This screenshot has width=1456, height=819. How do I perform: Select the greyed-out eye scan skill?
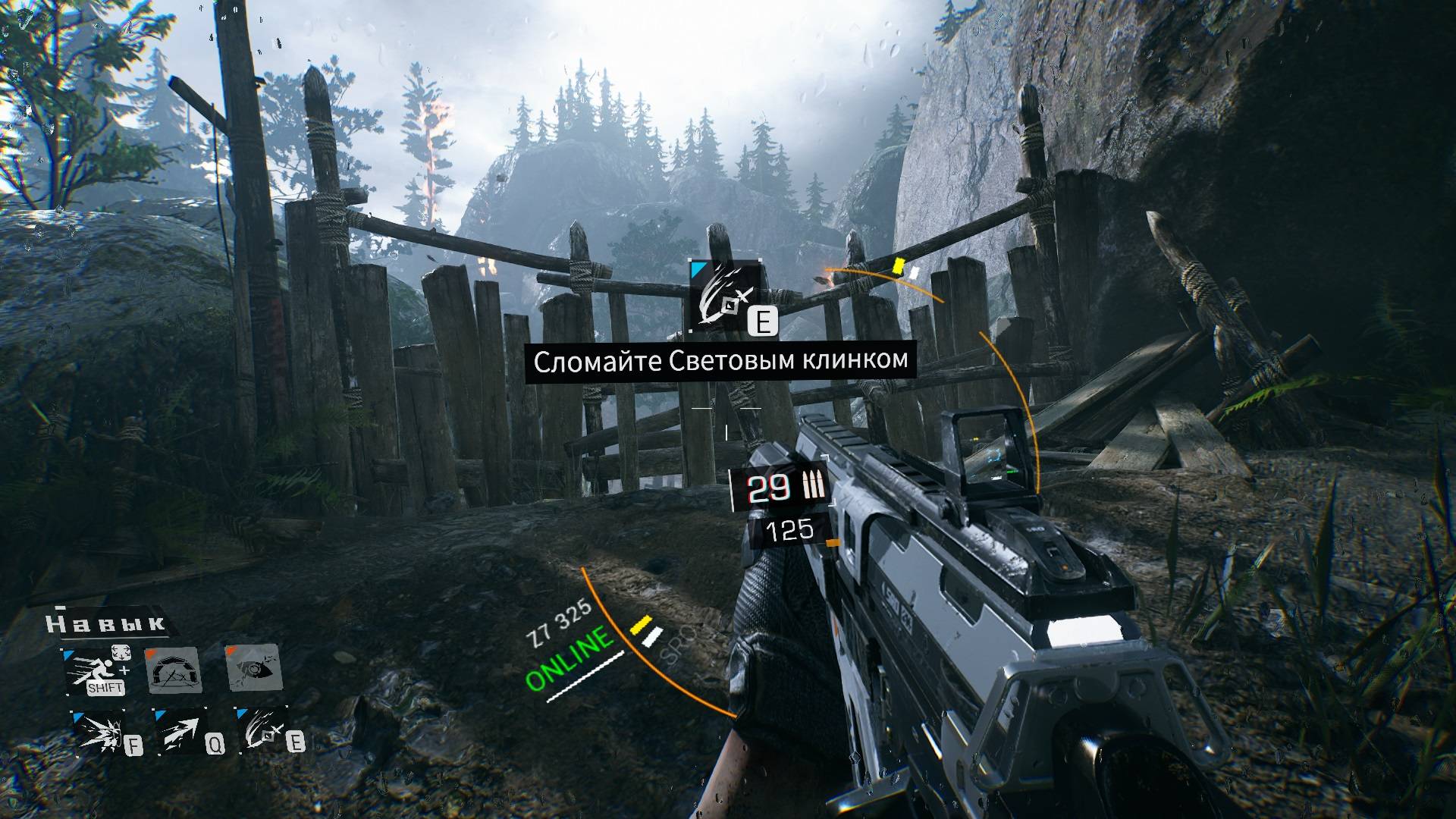[255, 668]
